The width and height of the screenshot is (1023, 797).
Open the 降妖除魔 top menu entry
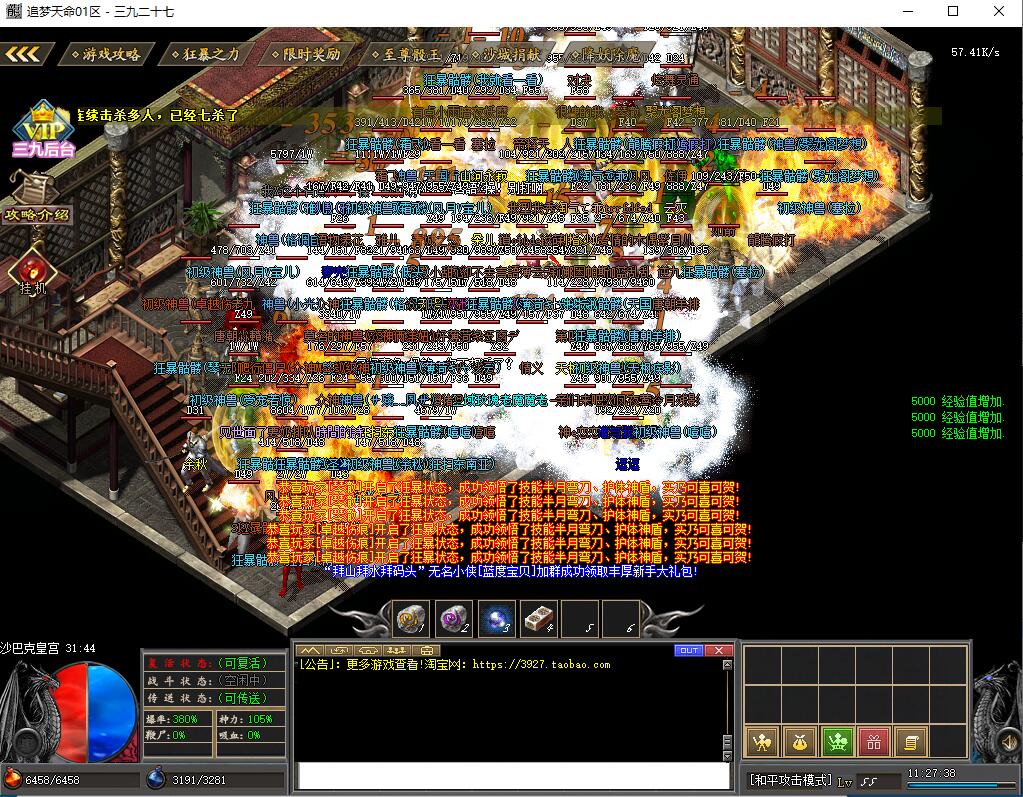605,54
